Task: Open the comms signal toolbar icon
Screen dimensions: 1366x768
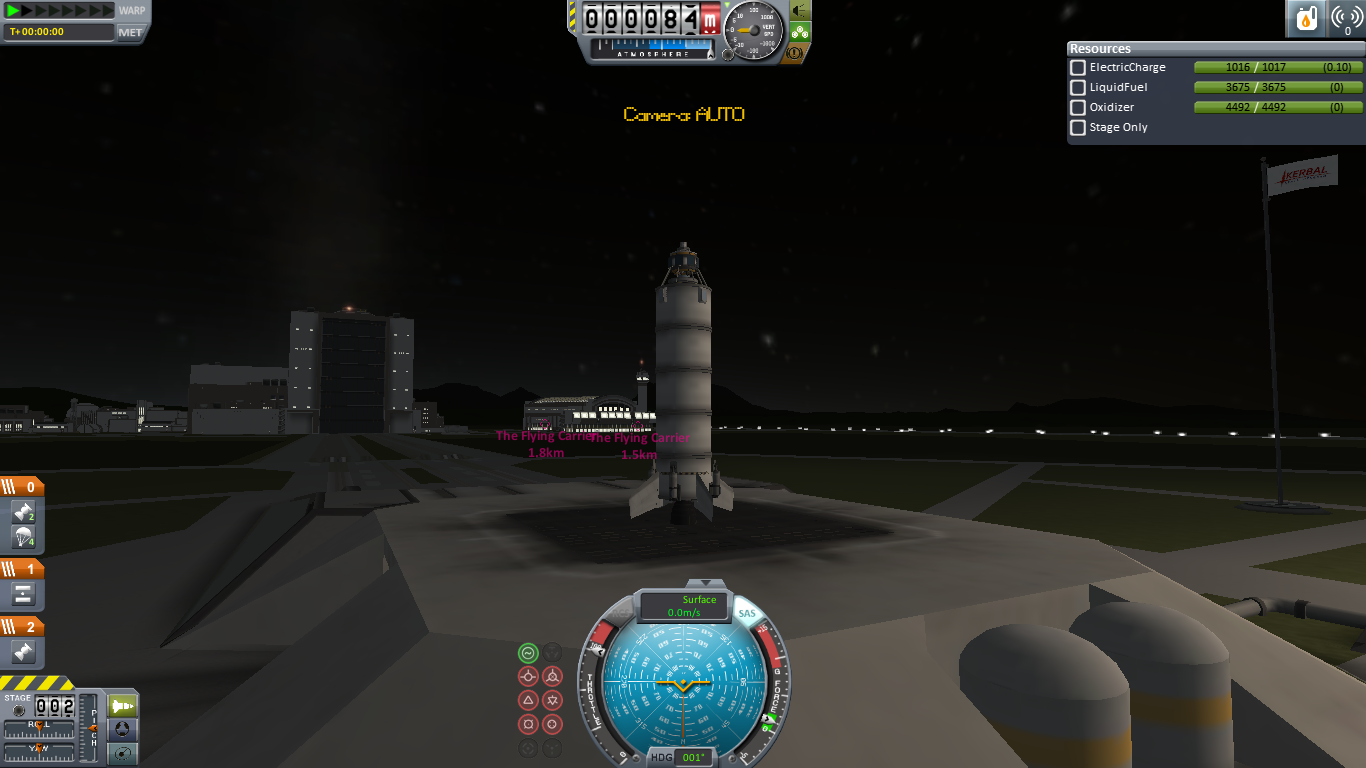Action: coord(1346,19)
